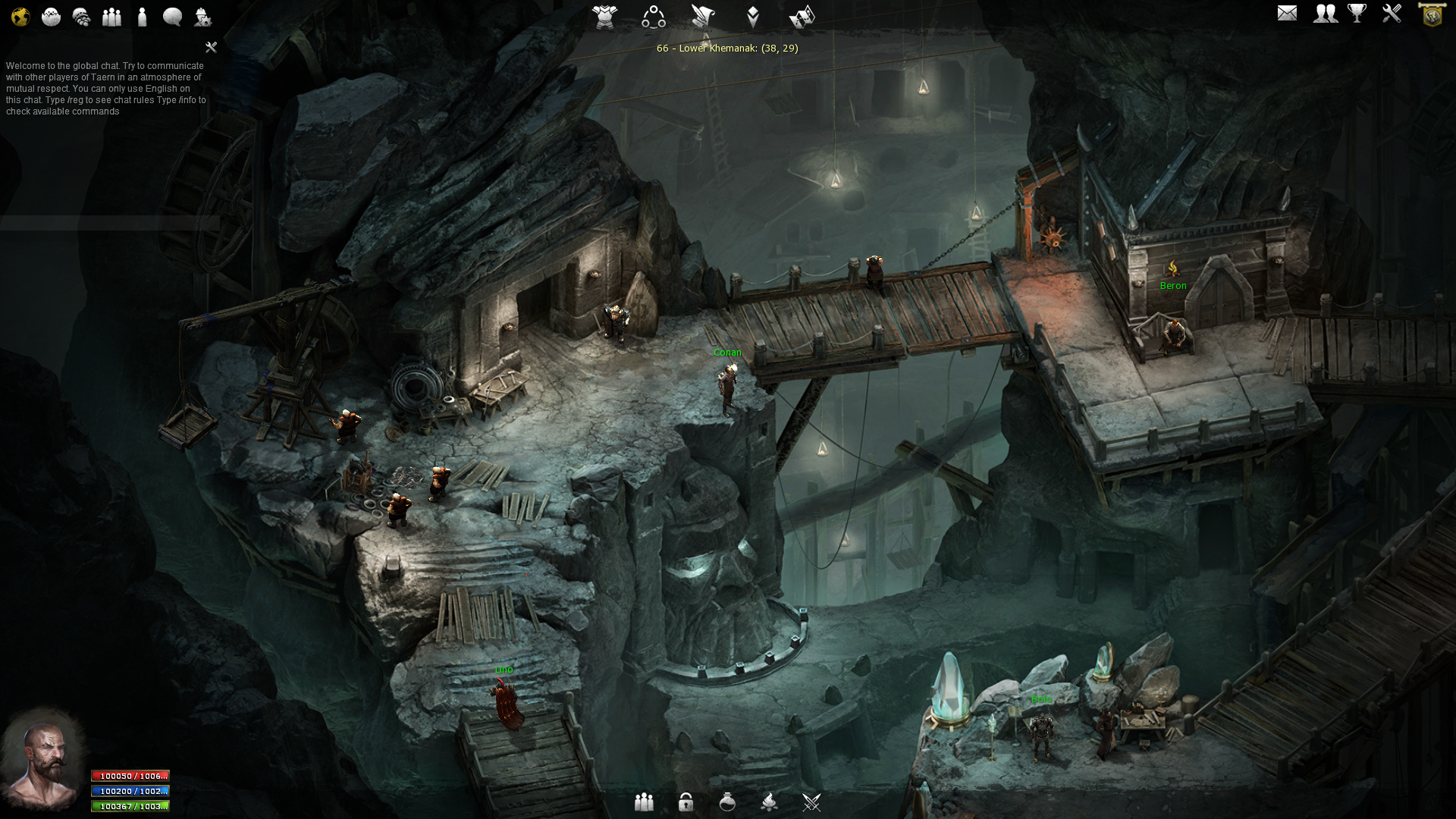The image size is (1456, 819).
Task: Open the envelope mail inbox
Action: tap(1287, 13)
